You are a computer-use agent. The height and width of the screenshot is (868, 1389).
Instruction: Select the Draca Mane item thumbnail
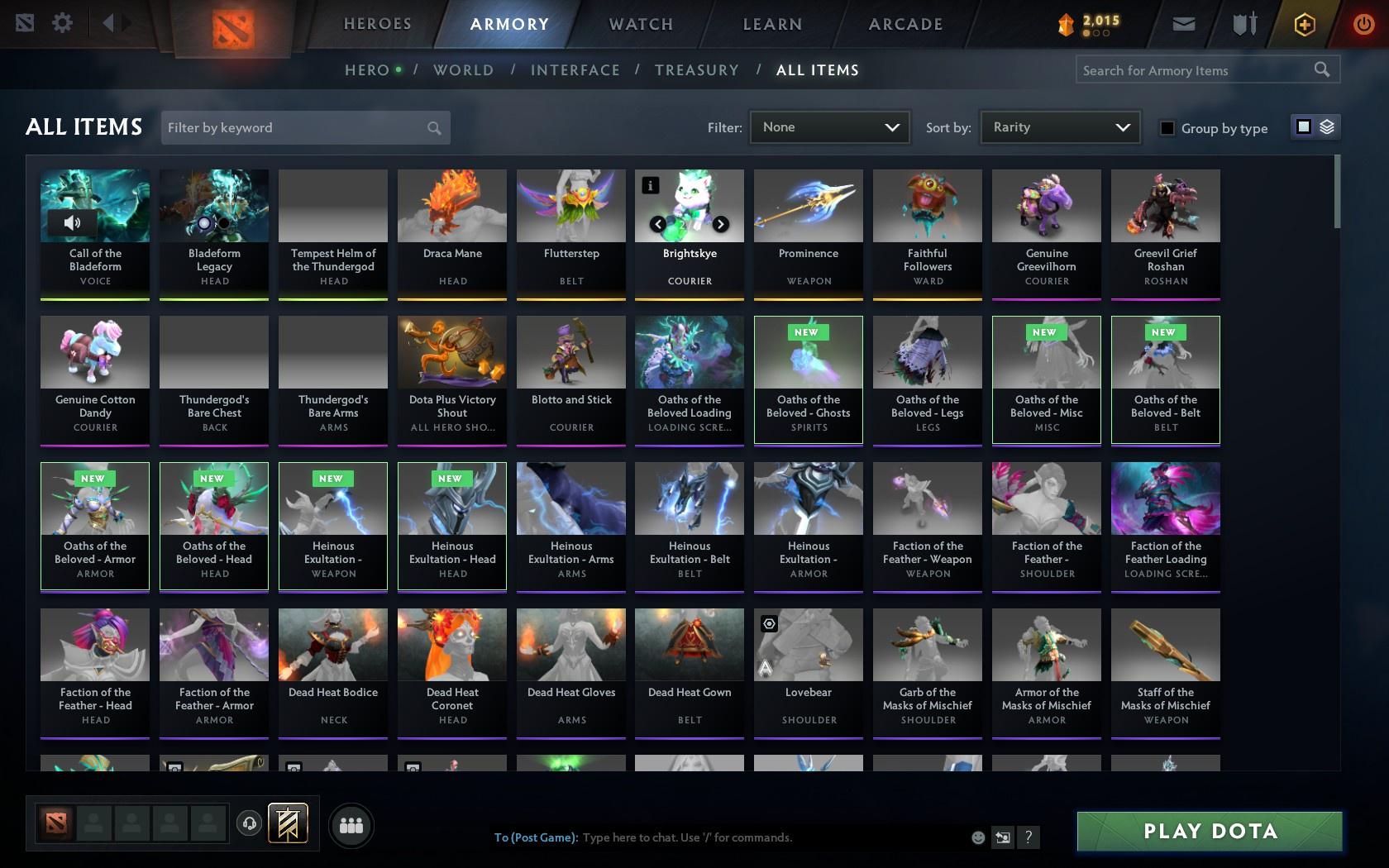click(451, 205)
